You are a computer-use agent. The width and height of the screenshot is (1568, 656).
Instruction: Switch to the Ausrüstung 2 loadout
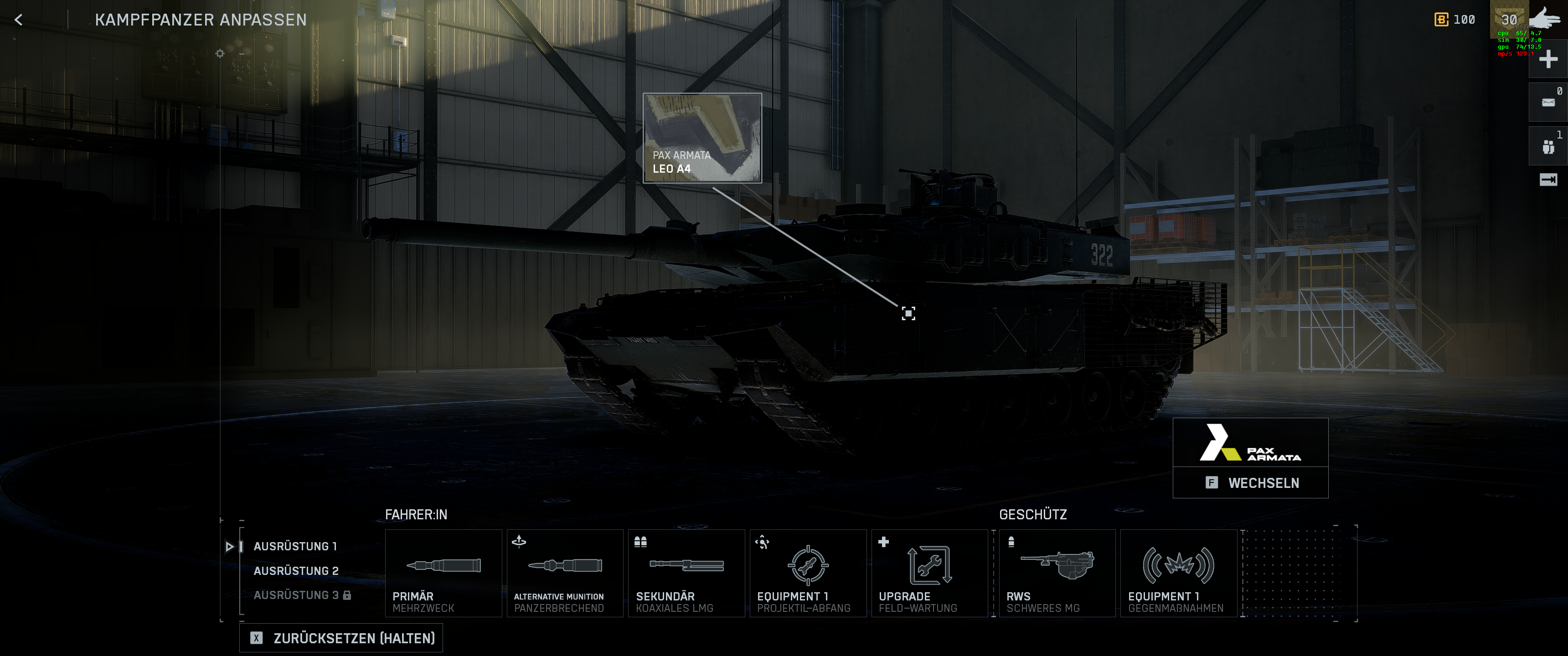[296, 571]
